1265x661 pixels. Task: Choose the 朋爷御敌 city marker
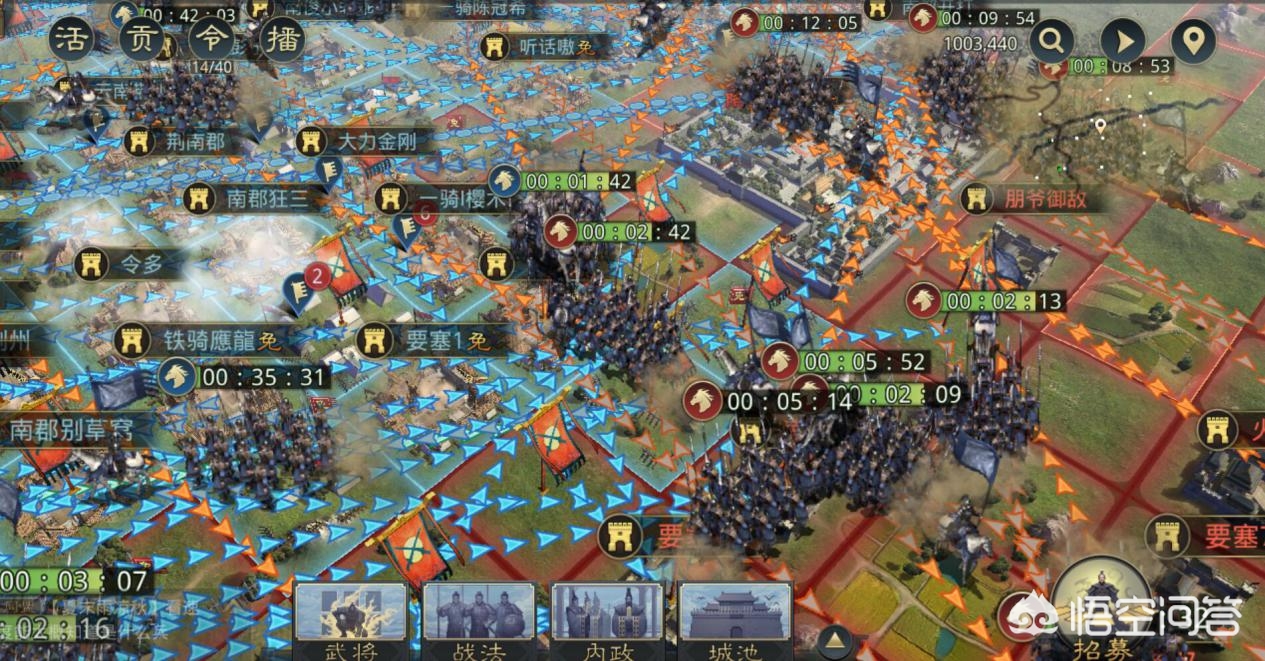[x=1030, y=198]
